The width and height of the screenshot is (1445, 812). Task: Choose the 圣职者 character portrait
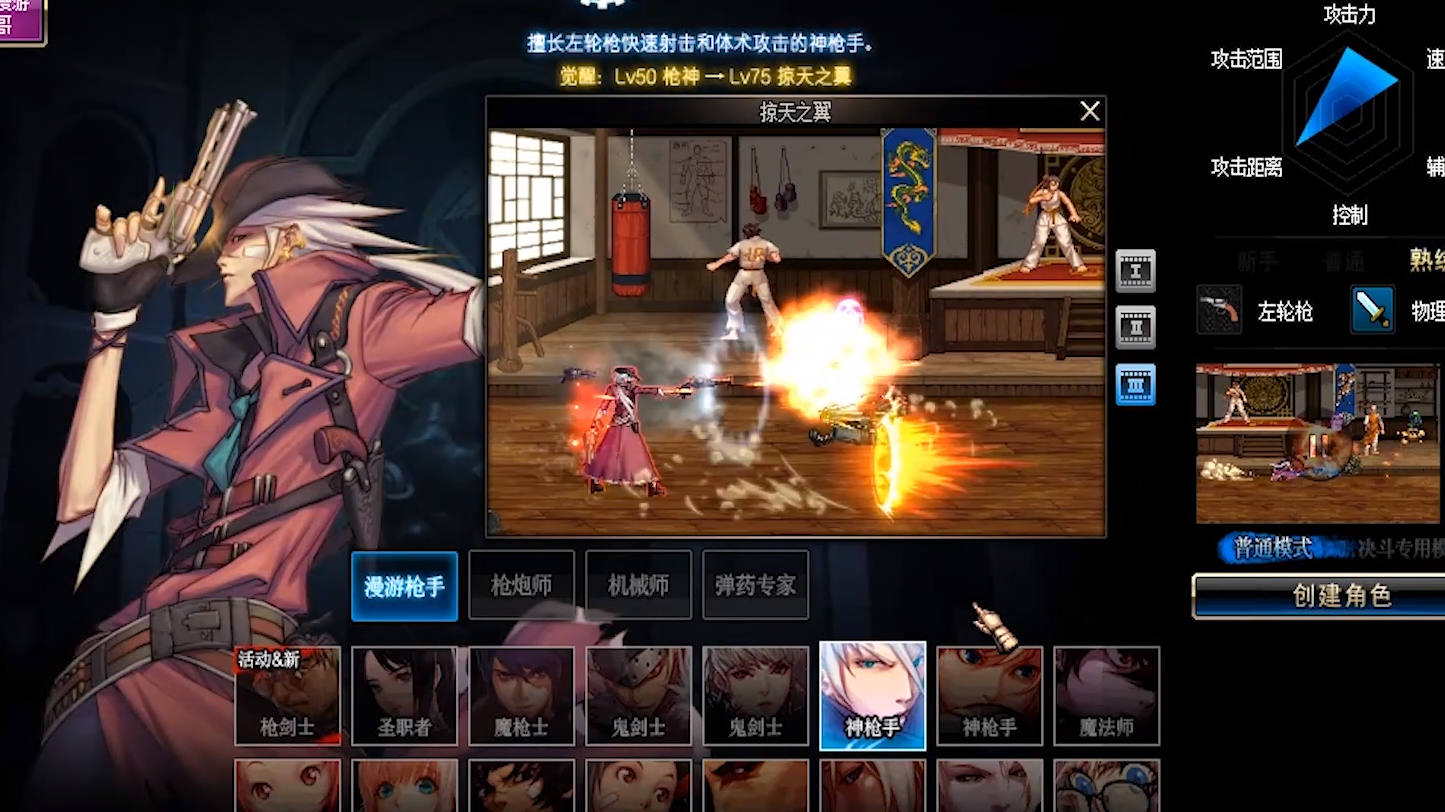point(404,696)
